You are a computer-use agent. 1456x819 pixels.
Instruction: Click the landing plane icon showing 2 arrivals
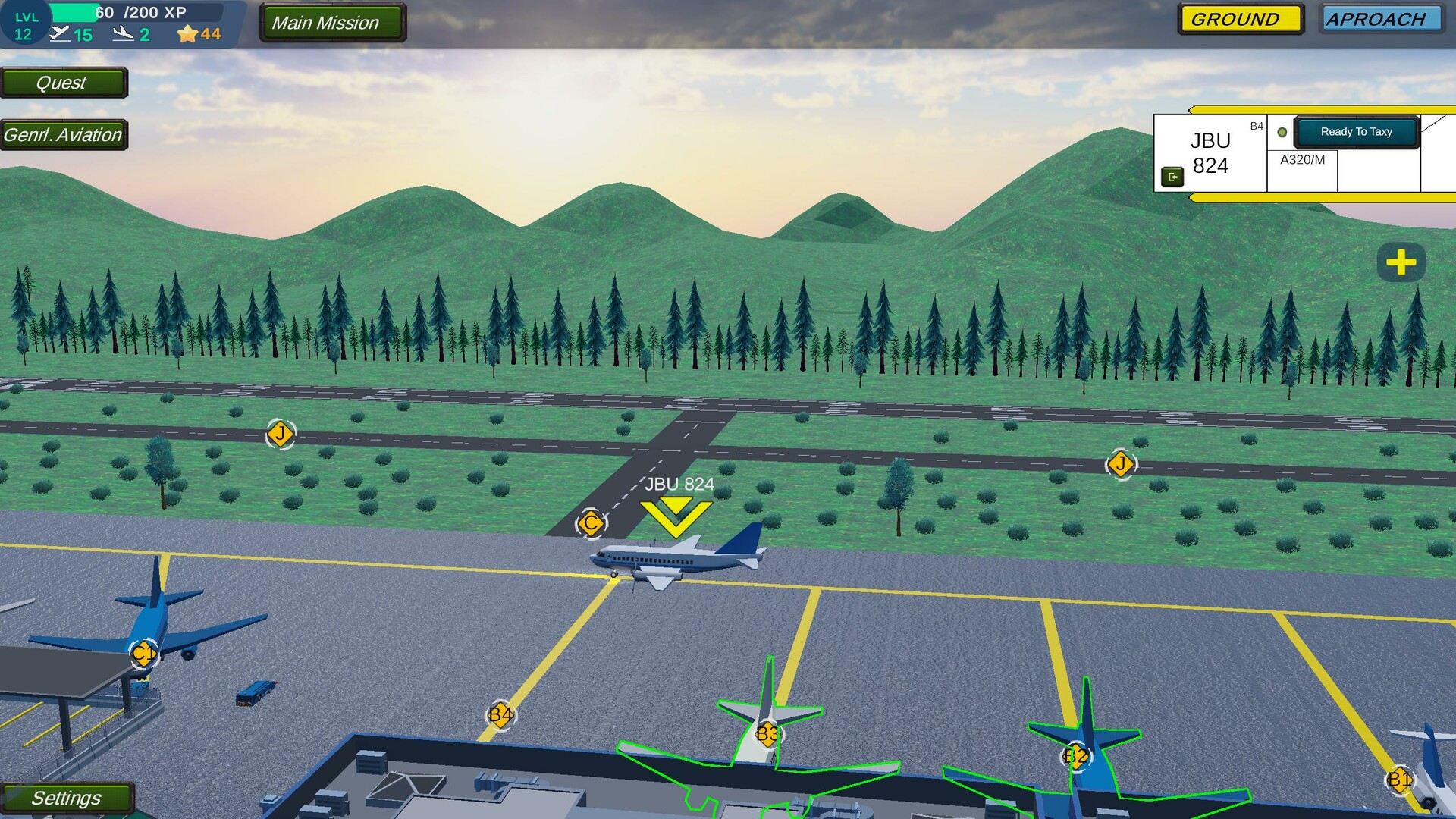124,33
